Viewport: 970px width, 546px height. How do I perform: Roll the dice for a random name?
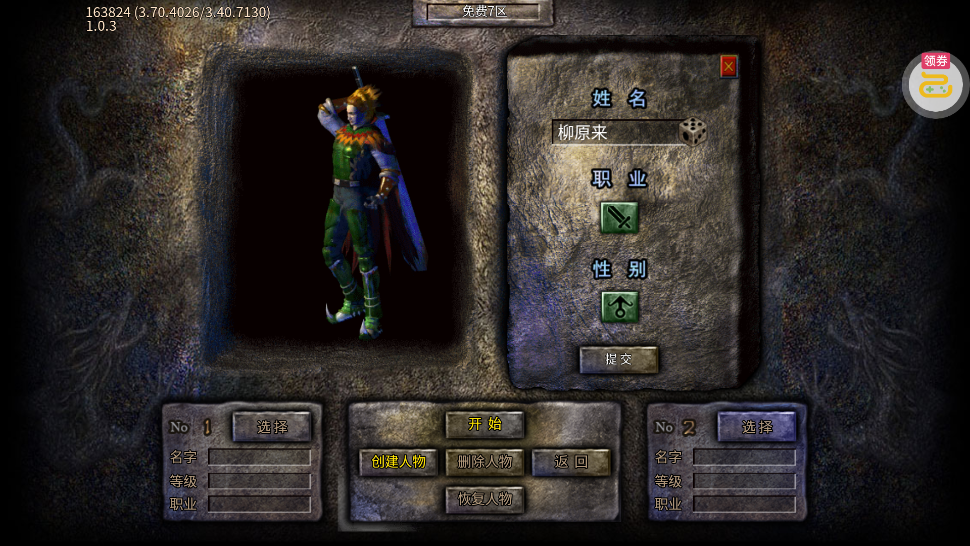pos(693,131)
